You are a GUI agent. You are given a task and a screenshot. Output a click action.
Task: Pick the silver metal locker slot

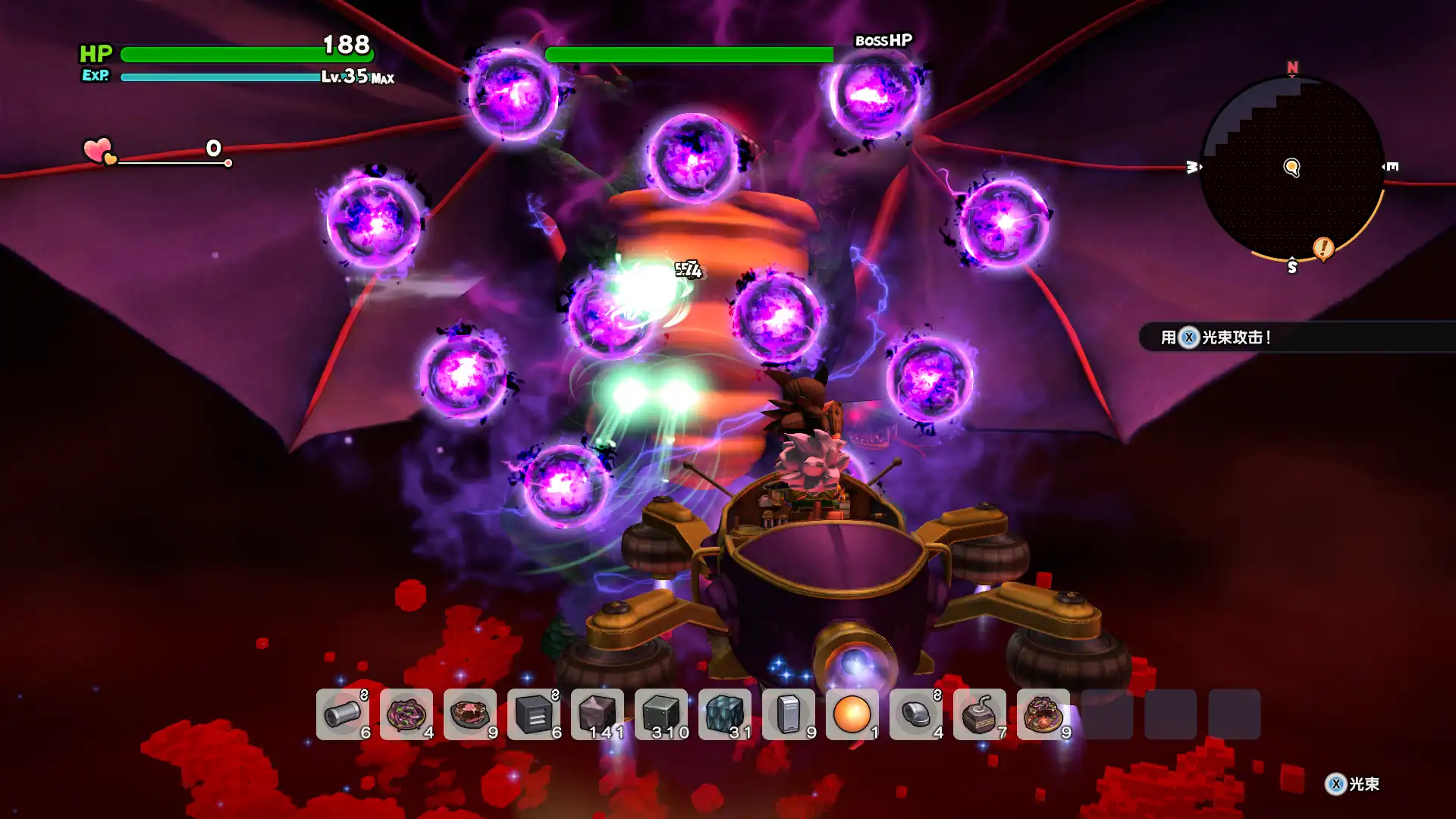click(789, 714)
